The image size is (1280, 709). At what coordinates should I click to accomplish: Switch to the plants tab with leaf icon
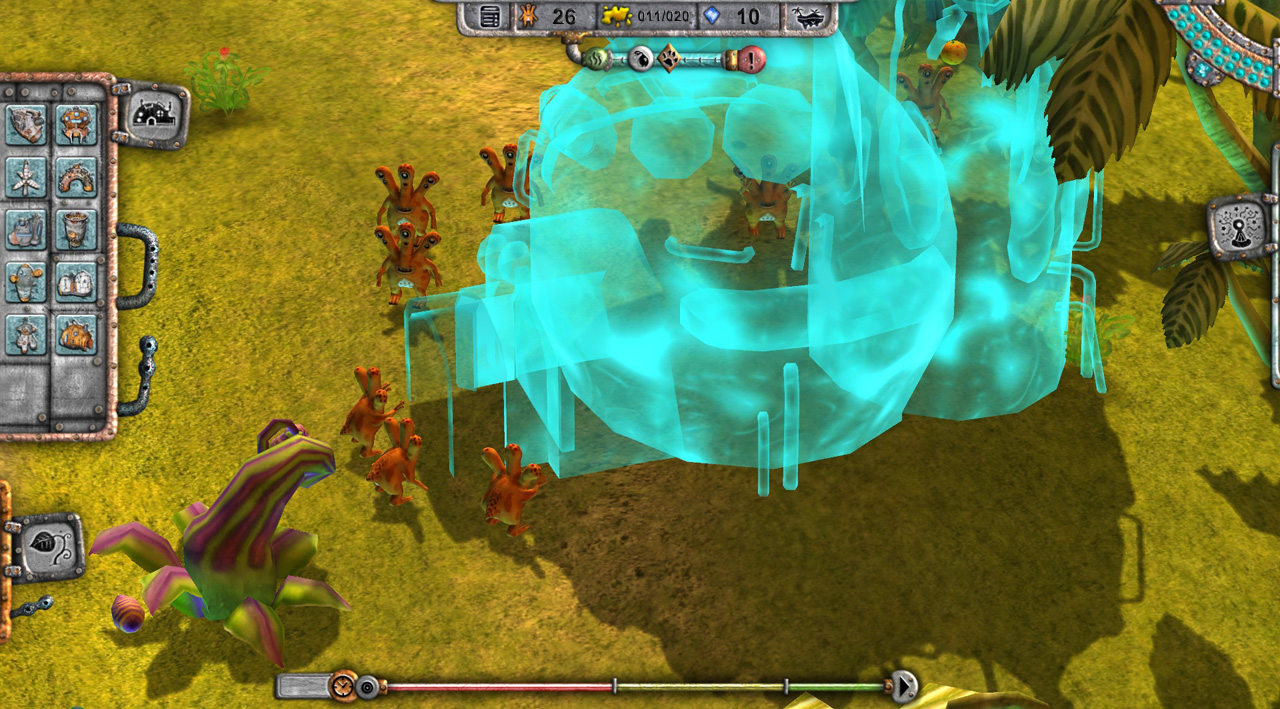click(x=47, y=546)
